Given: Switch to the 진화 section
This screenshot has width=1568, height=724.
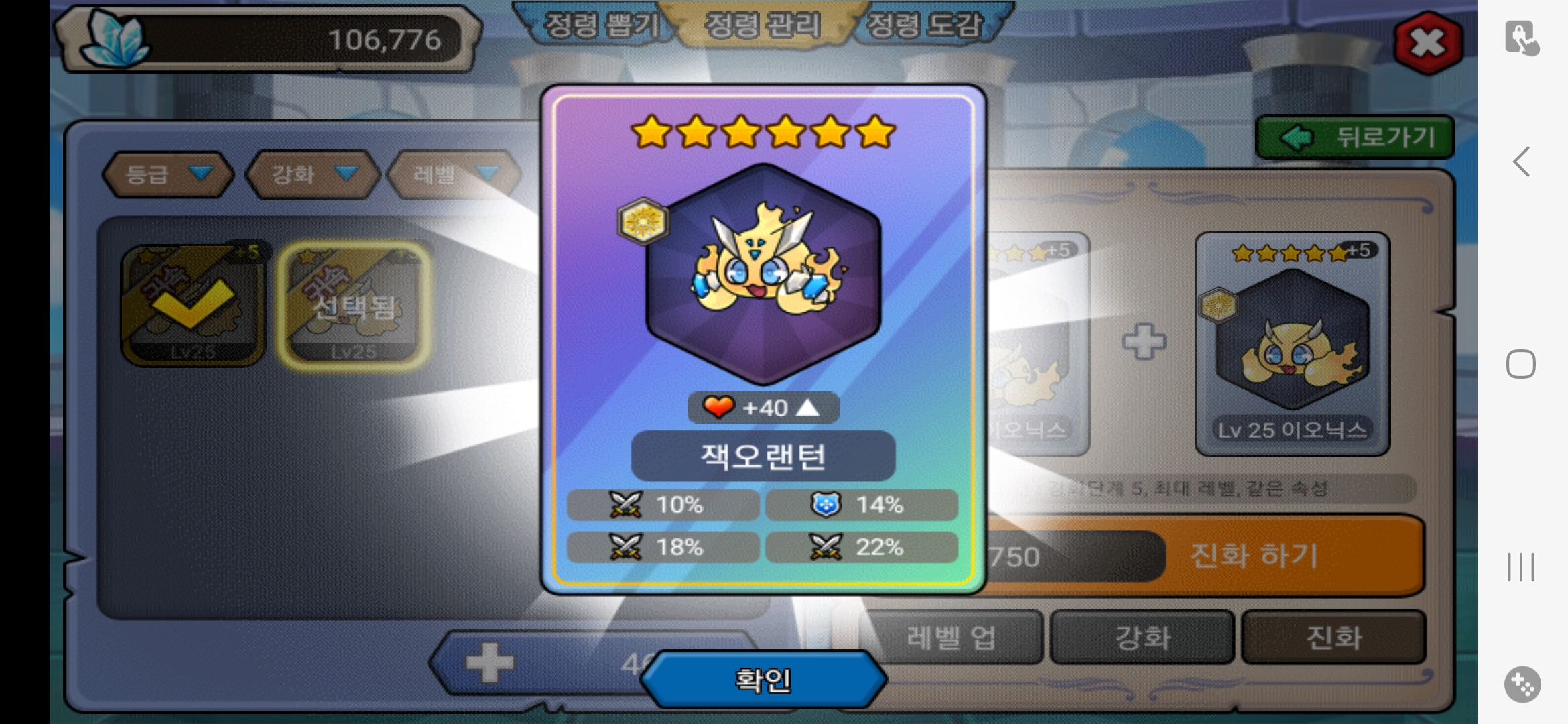Looking at the screenshot, I should pyautogui.click(x=1333, y=638).
